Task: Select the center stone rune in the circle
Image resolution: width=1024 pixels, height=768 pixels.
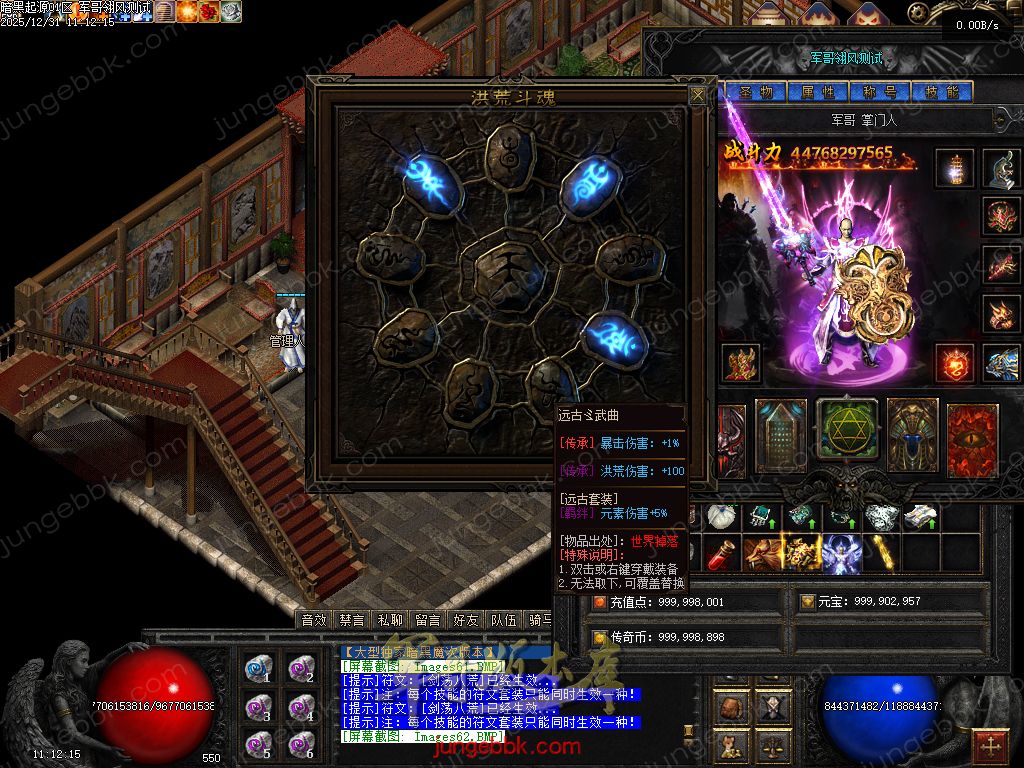Action: click(x=506, y=270)
